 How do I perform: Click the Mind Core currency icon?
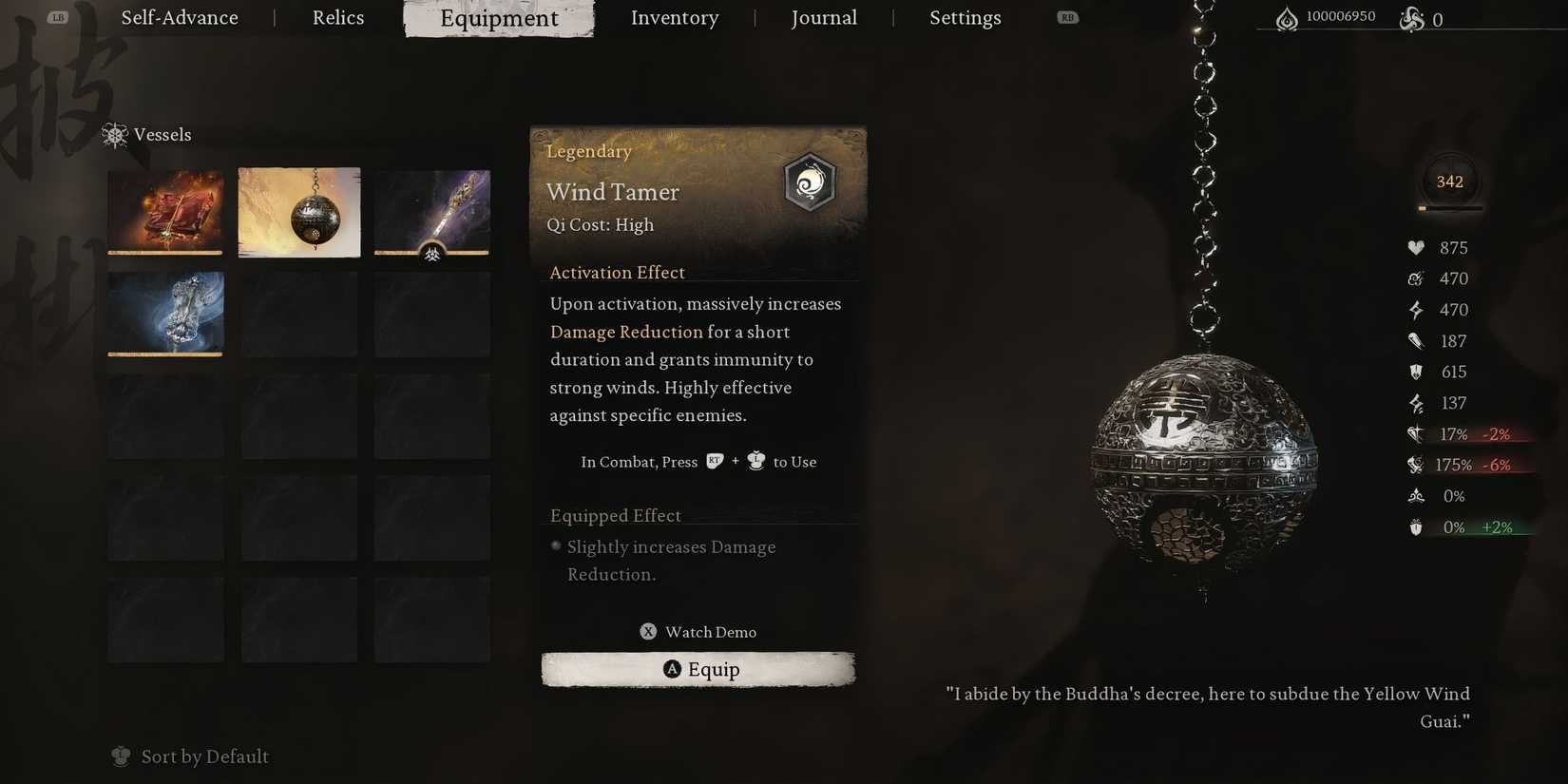(x=1412, y=18)
